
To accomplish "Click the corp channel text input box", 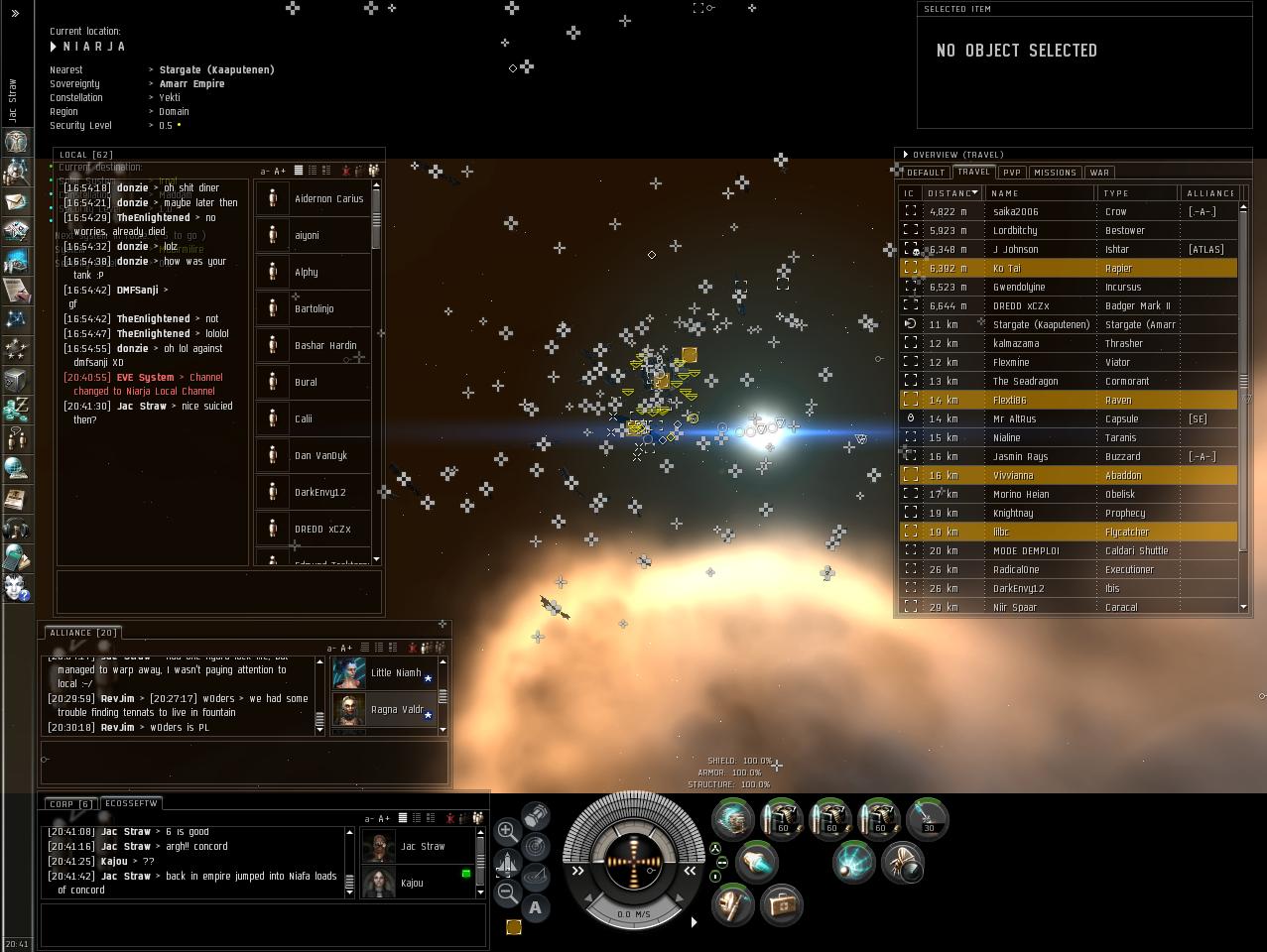I will tap(263, 924).
